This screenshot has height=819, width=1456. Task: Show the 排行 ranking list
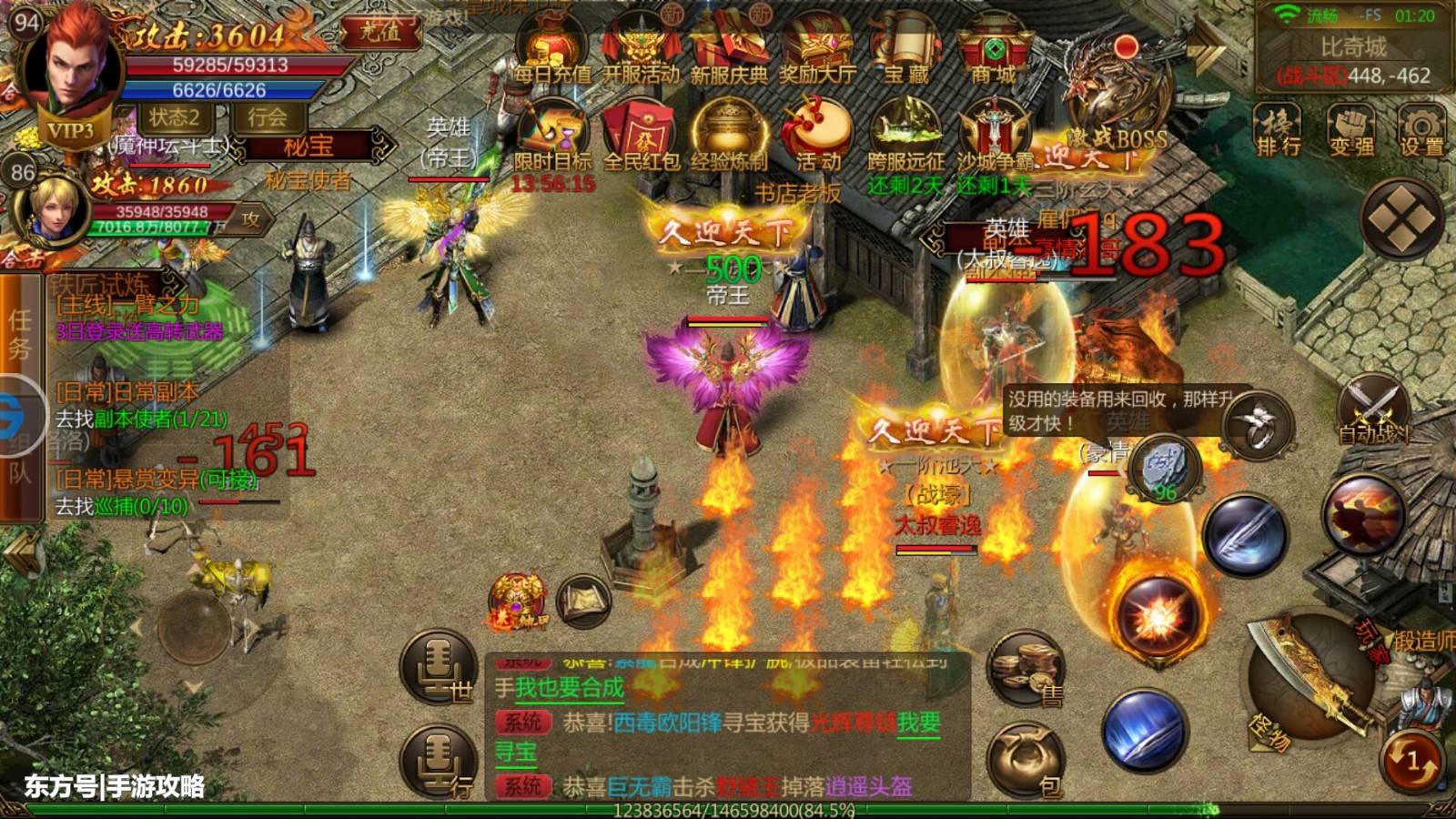(x=1278, y=130)
